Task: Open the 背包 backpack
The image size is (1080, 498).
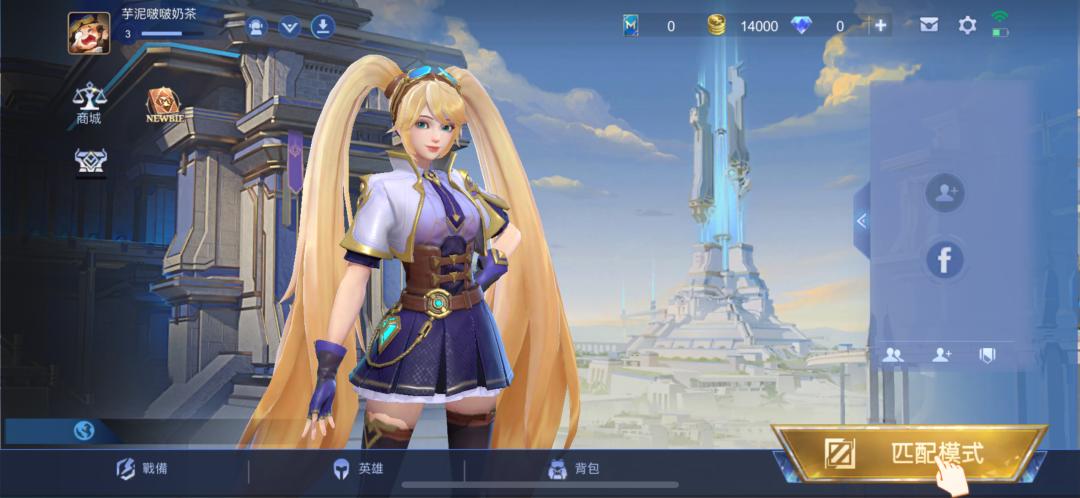Action: (574, 469)
